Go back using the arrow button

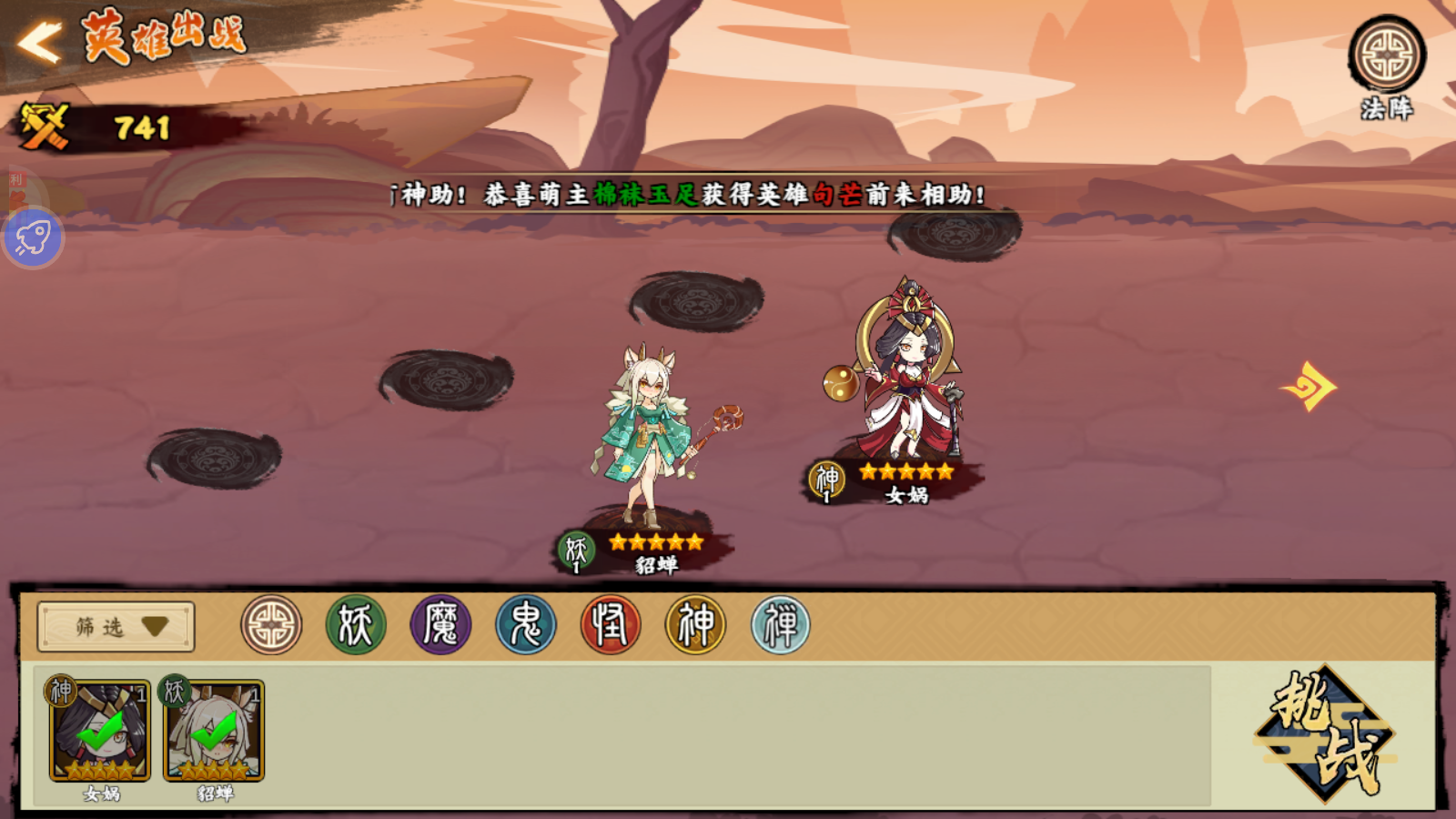click(40, 42)
